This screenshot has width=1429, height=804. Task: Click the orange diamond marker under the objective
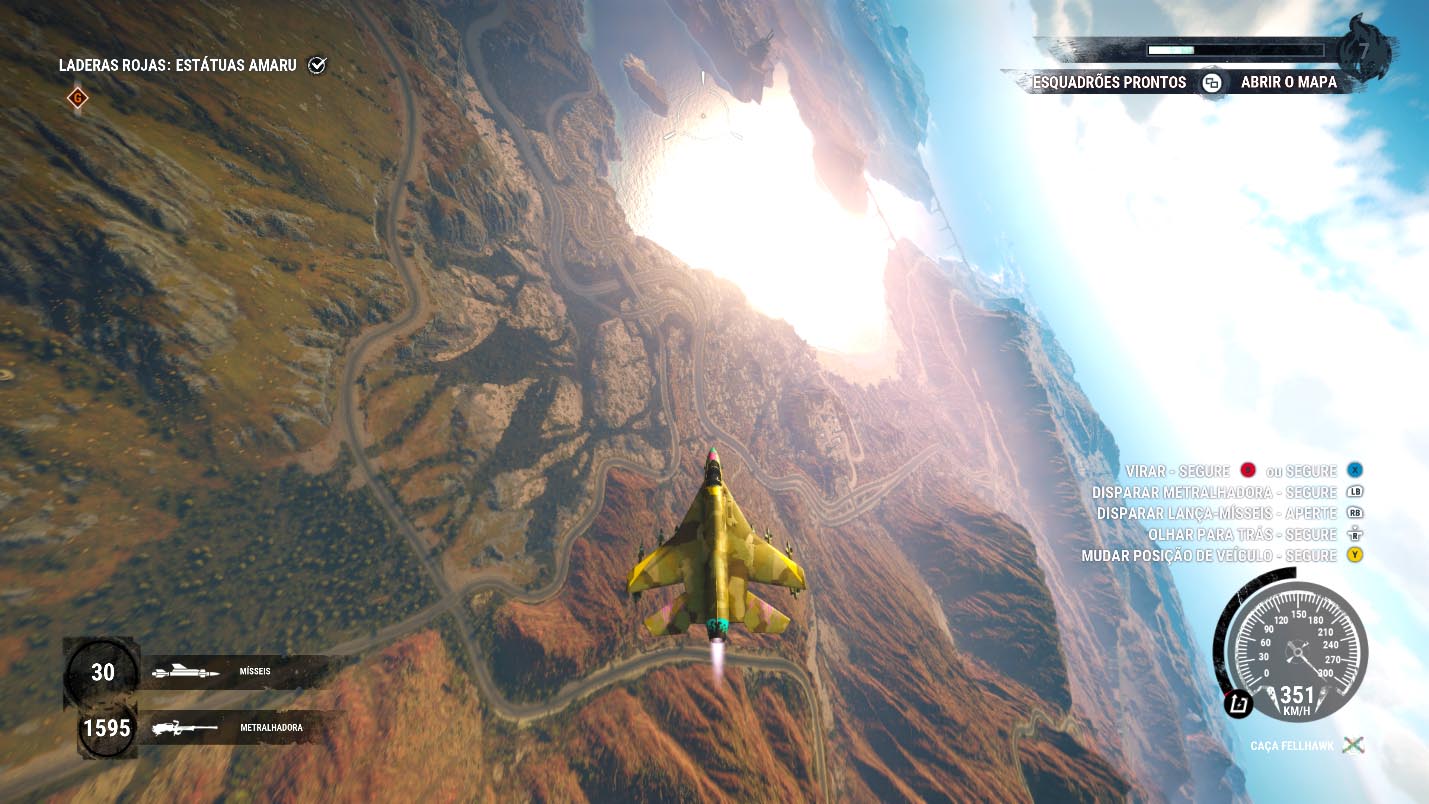[77, 98]
